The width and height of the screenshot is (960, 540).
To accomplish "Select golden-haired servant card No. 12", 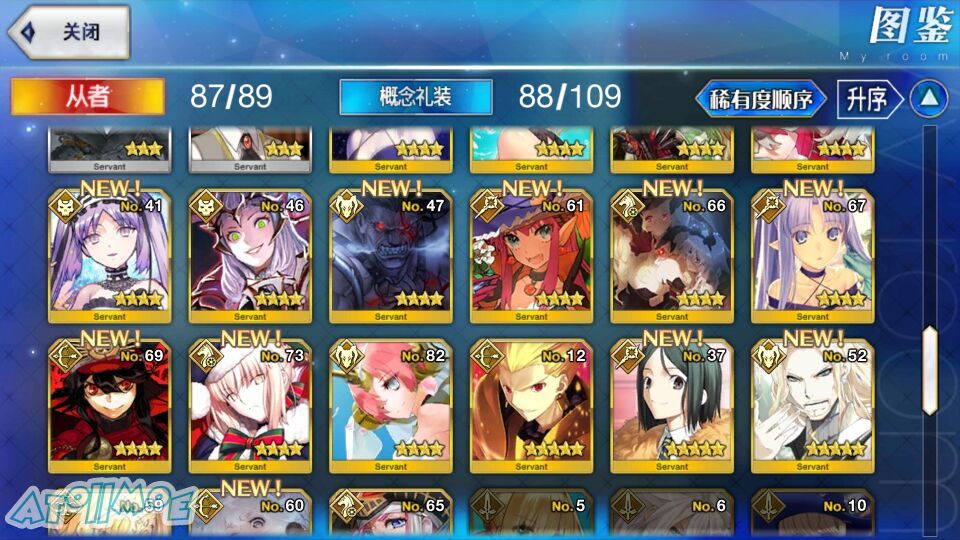I will 531,407.
